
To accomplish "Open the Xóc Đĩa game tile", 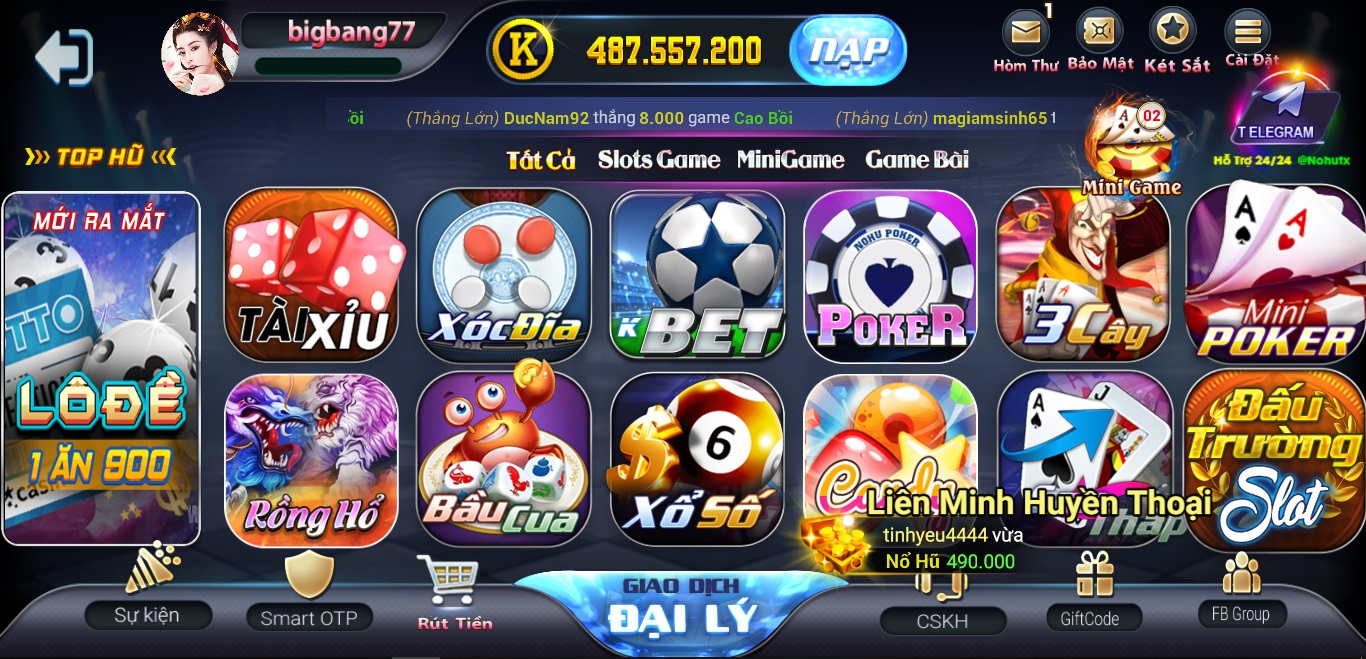I will (x=503, y=275).
